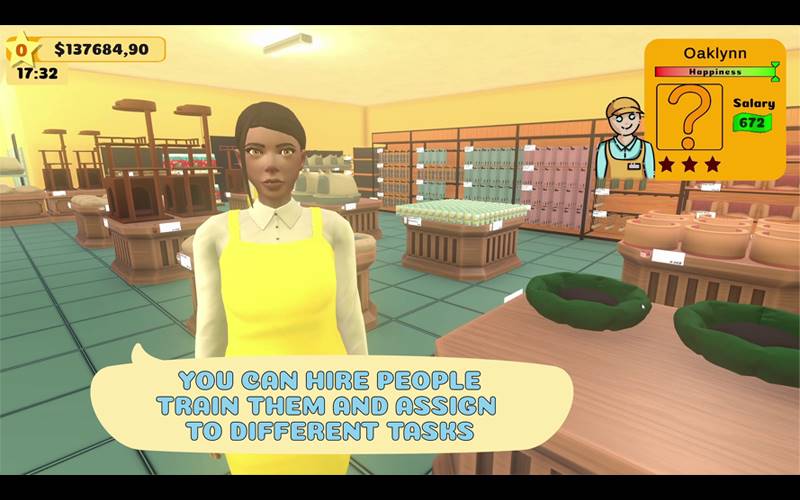Click the employee portrait beside Oaklynn's card
This screenshot has width=800, height=500.
(x=625, y=139)
